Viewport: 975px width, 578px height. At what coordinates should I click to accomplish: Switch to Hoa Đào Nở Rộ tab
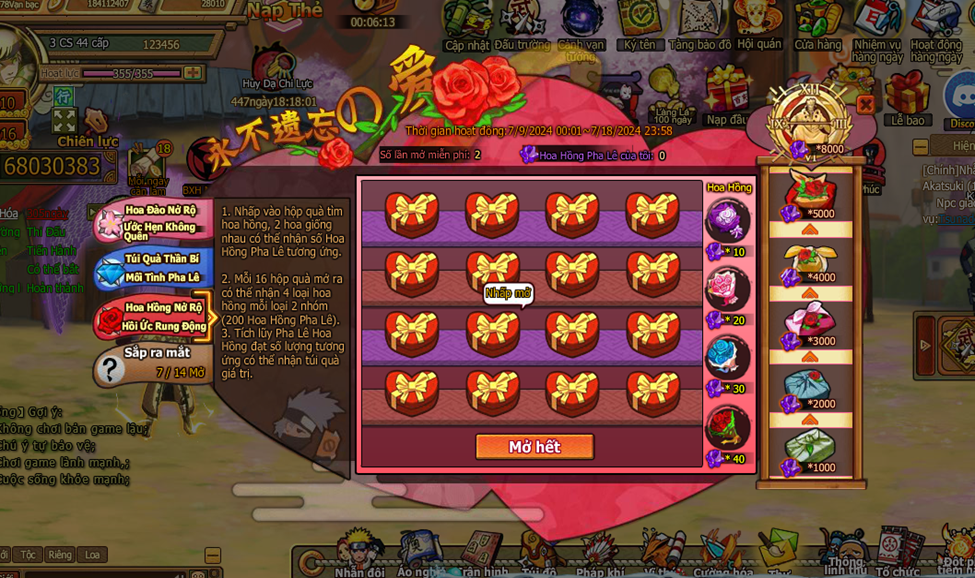155,222
